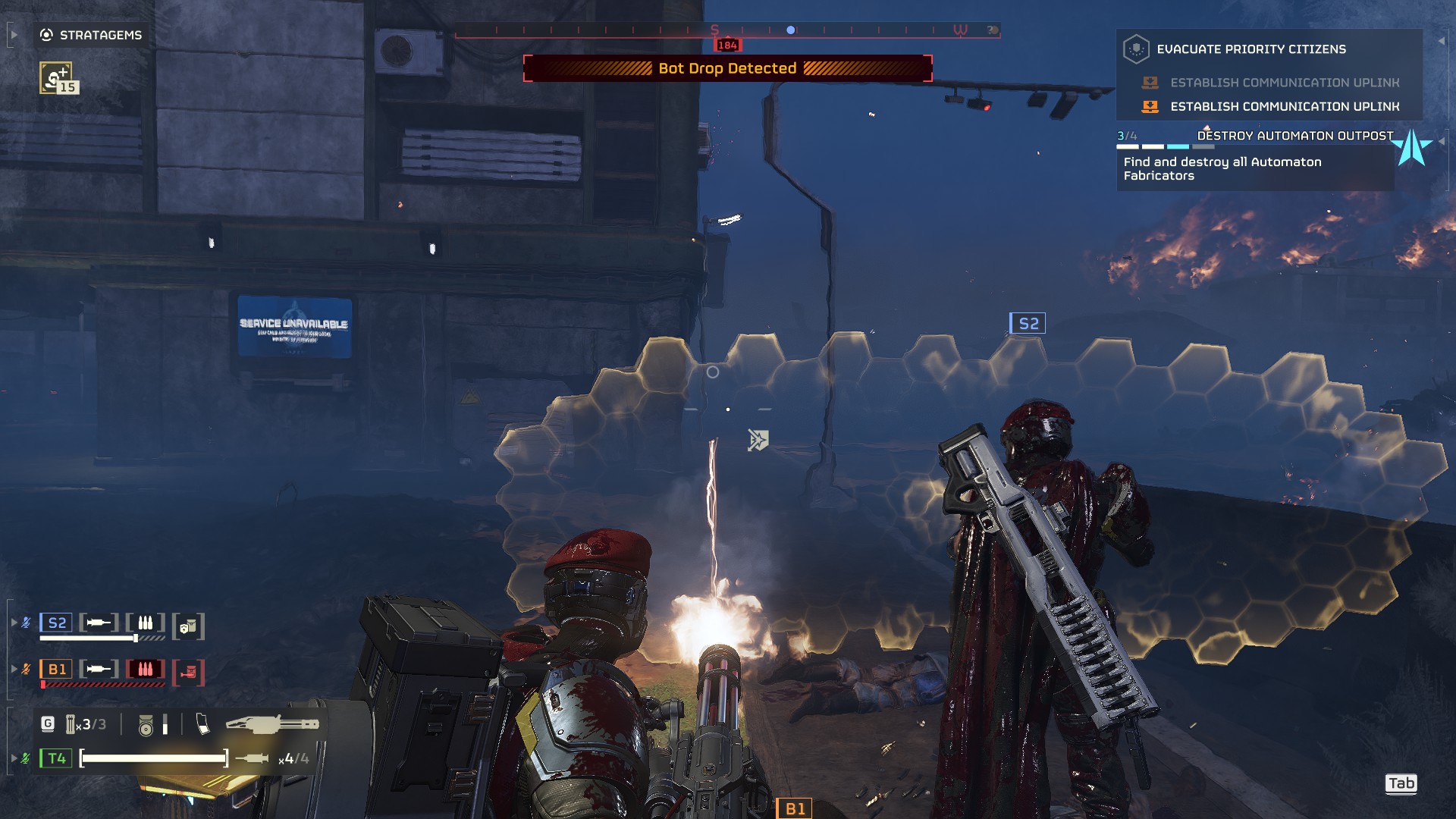Select squad member S2 in the squad list
Viewport: 1456px width, 819px height.
57,623
